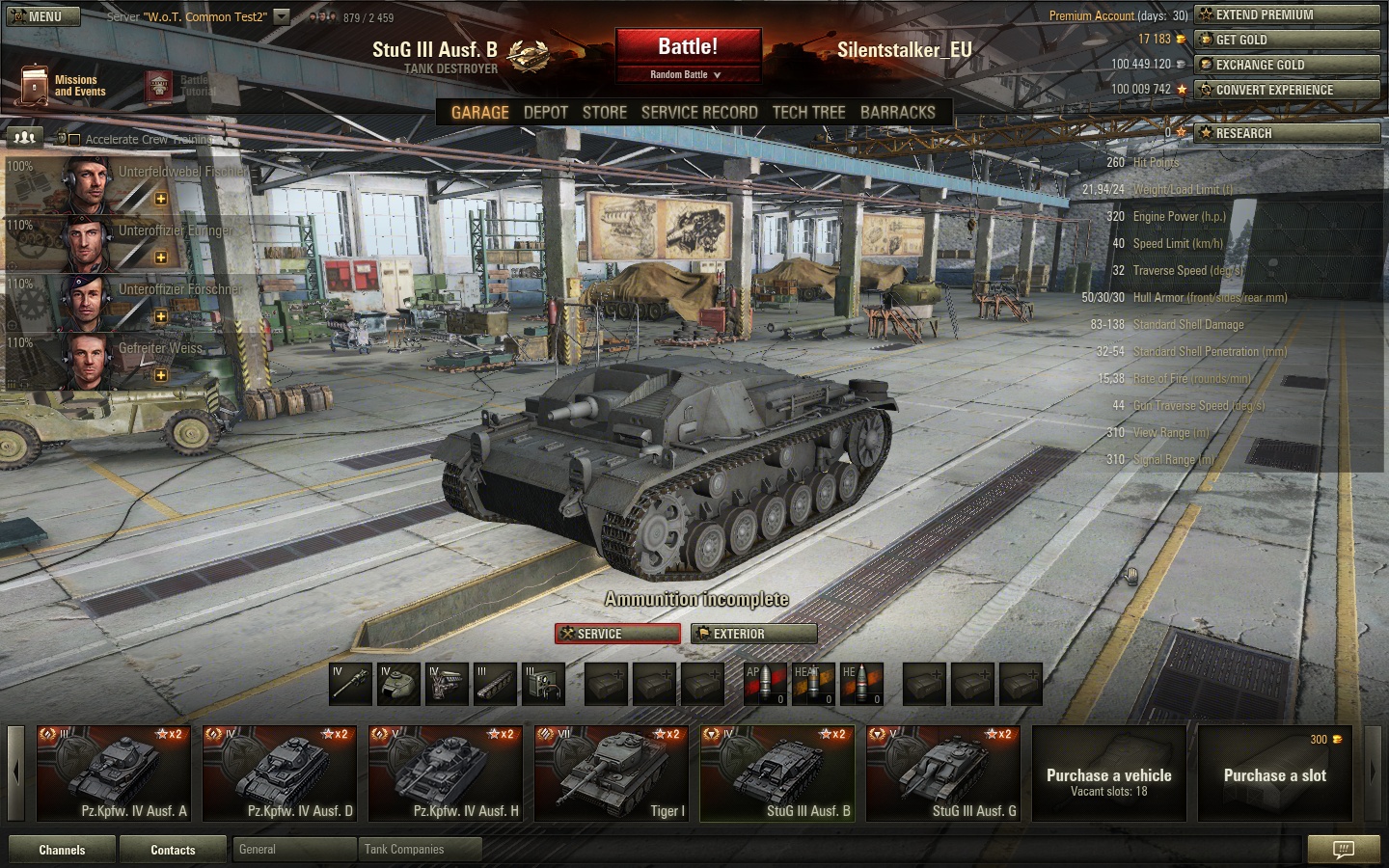Open the Random Battle mode dropdown
Image resolution: width=1389 pixels, height=868 pixels.
pos(687,75)
